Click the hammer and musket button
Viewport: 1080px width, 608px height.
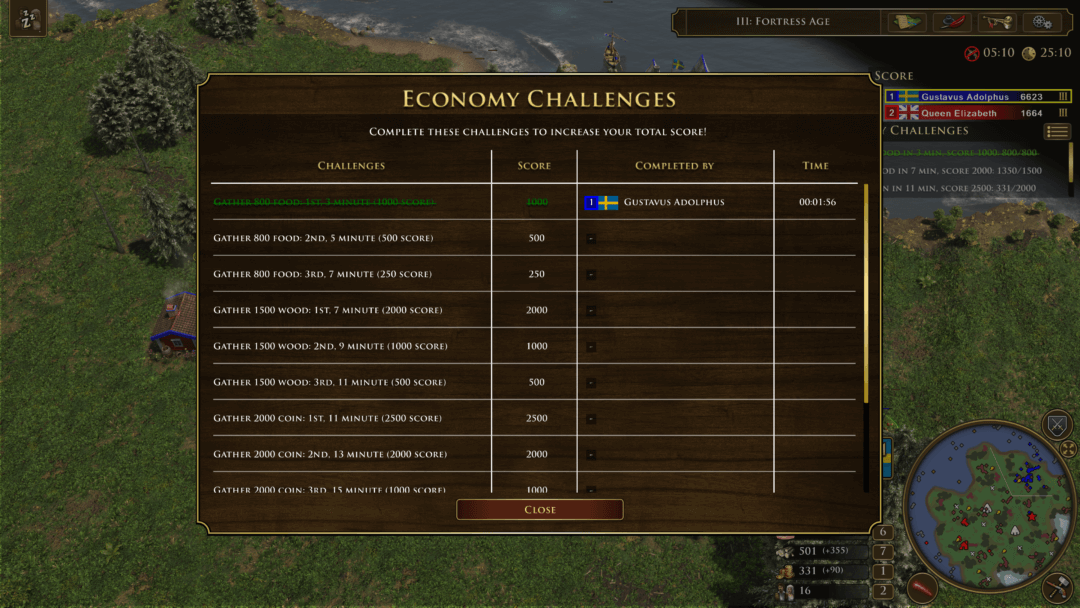(1057, 587)
